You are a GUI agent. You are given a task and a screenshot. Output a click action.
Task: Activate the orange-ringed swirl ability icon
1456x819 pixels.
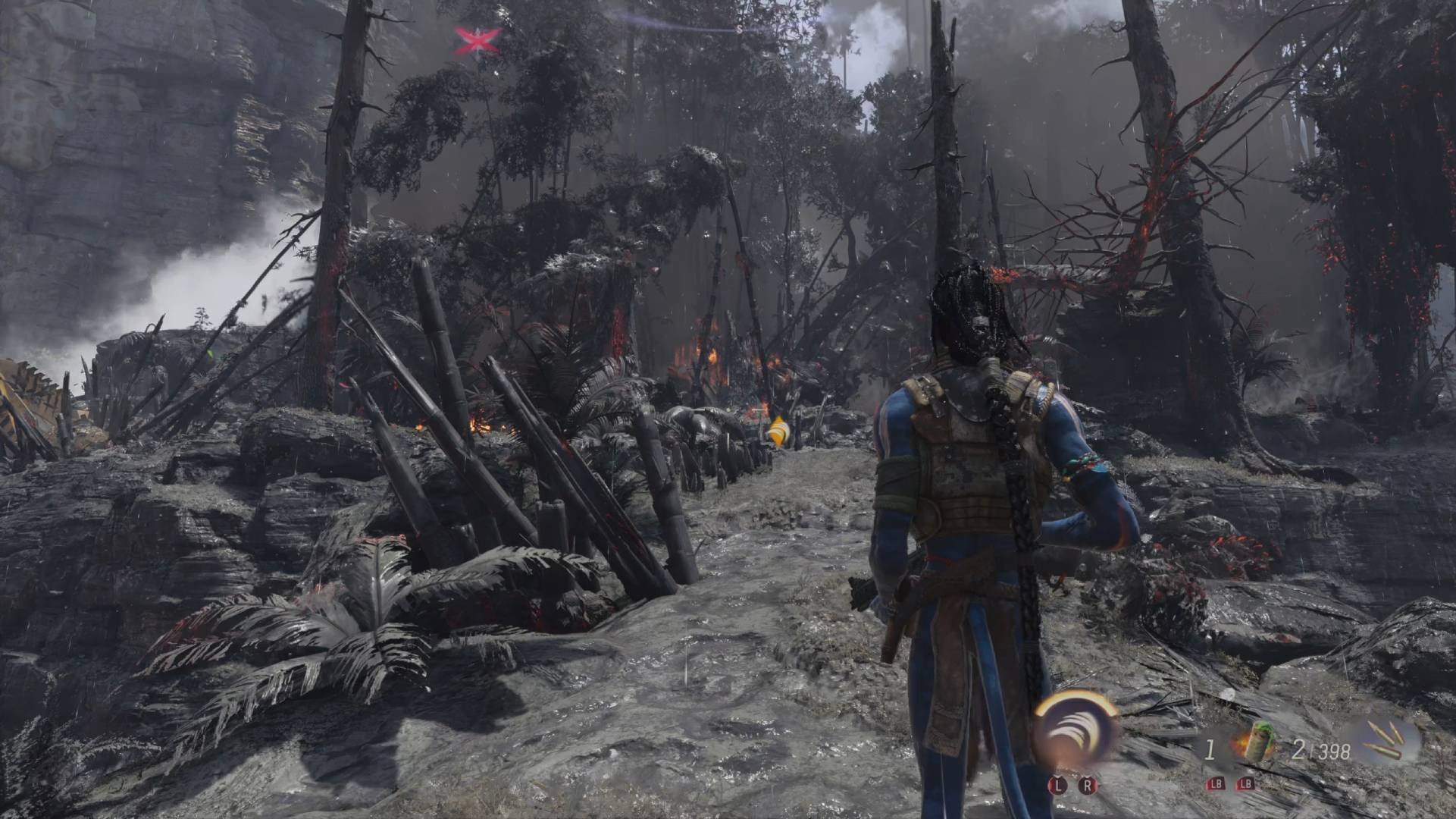[1076, 731]
